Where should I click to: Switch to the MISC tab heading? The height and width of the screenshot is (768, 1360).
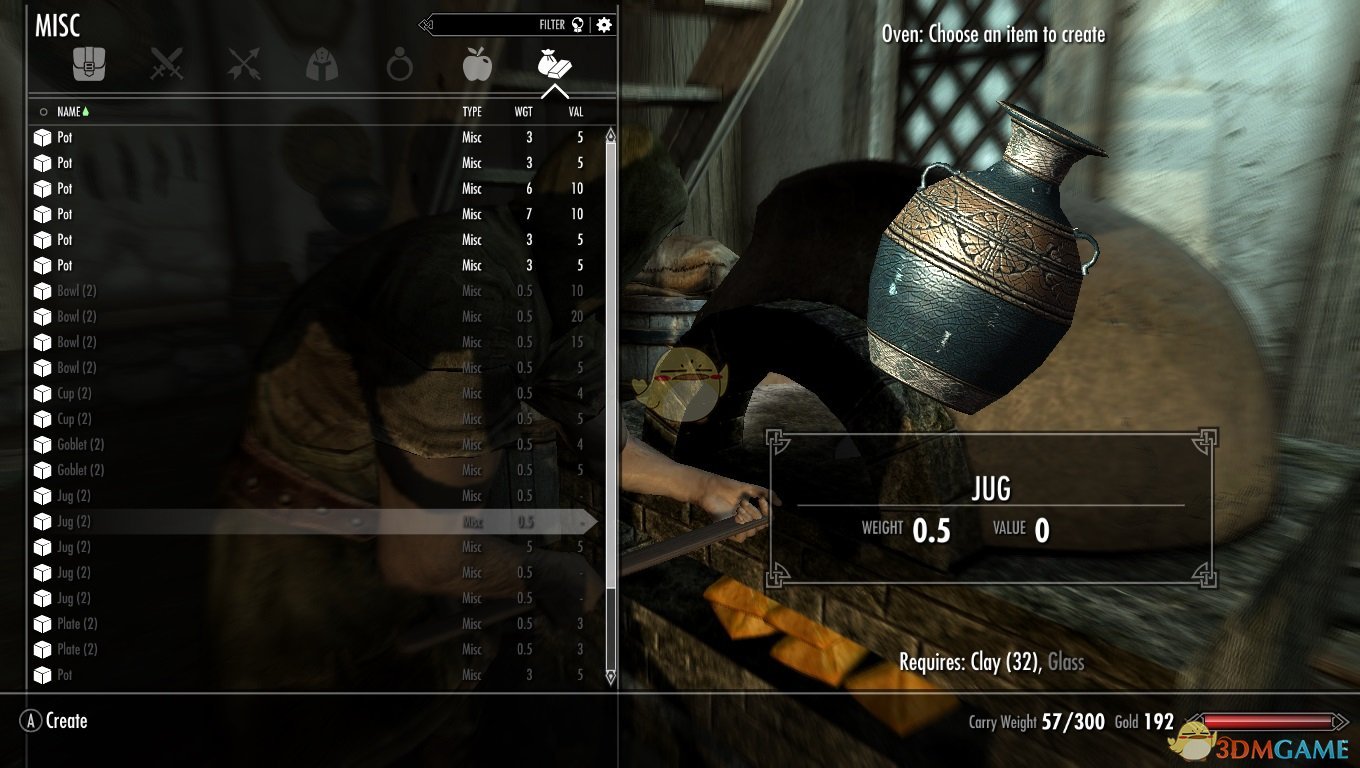pos(57,25)
